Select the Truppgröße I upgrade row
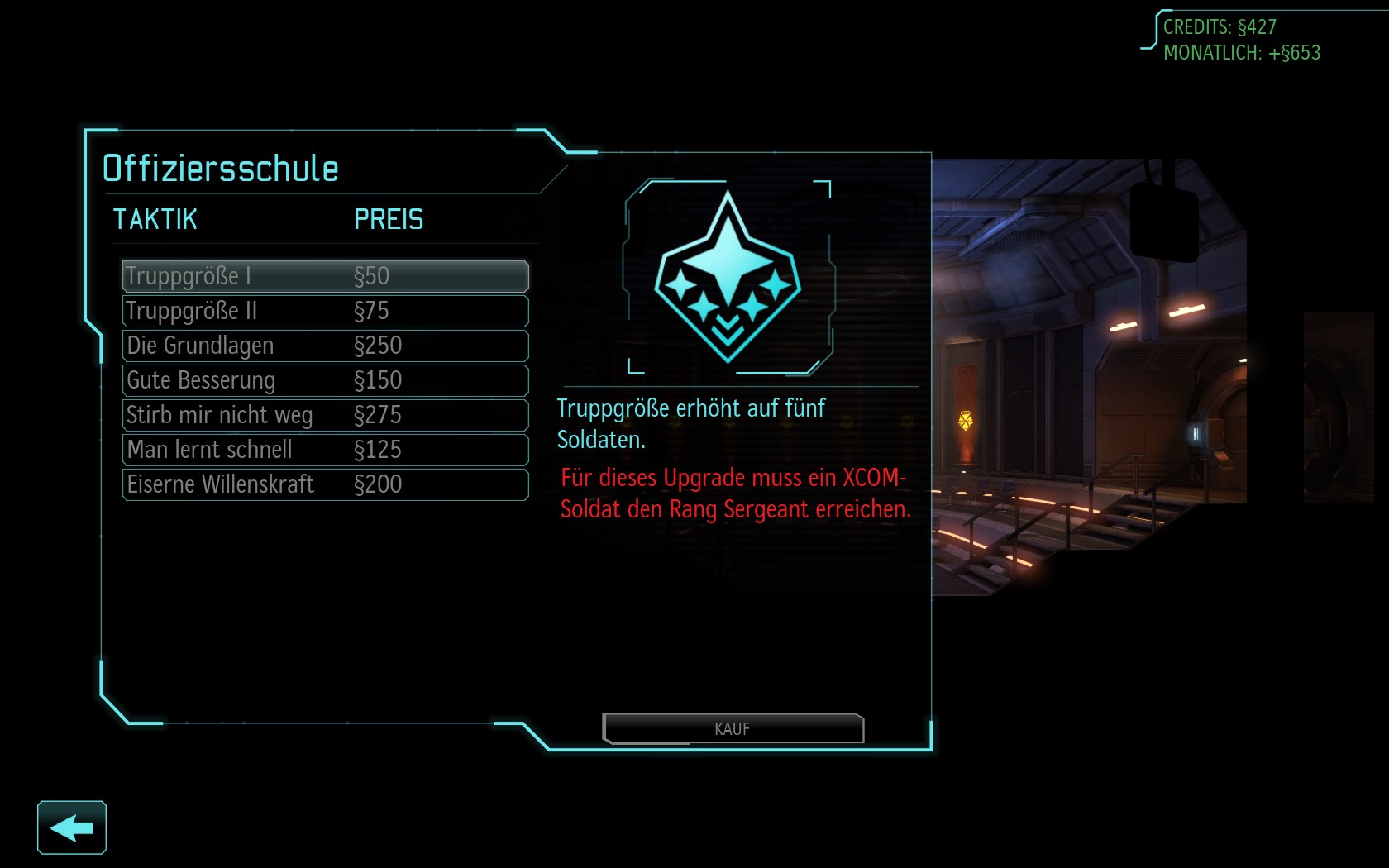1389x868 pixels. (325, 276)
